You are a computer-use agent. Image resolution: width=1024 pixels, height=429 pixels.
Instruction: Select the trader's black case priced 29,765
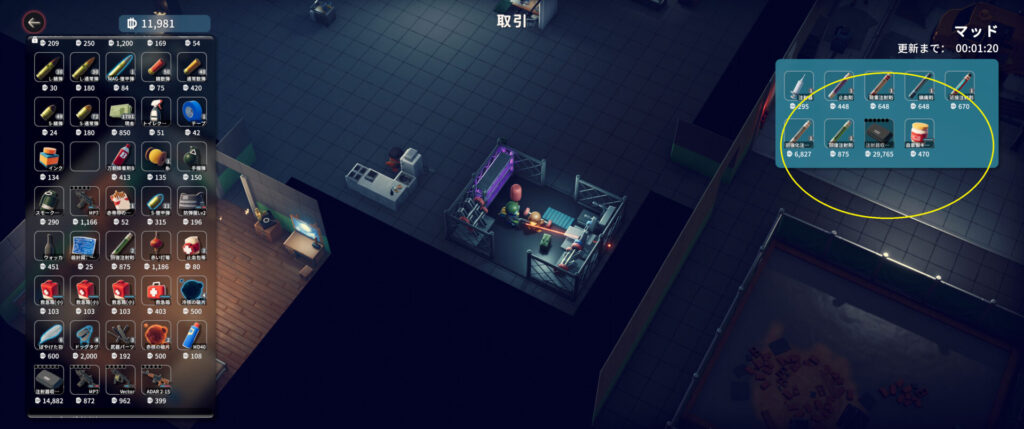879,135
